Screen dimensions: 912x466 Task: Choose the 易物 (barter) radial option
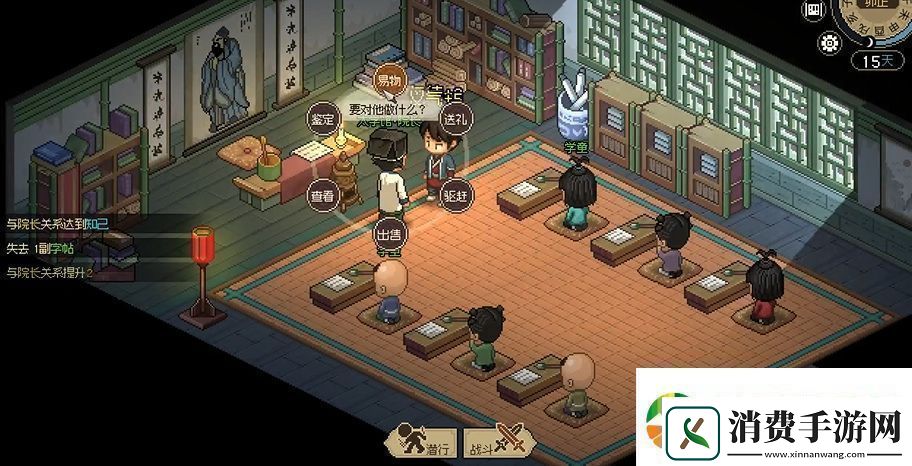tap(387, 80)
